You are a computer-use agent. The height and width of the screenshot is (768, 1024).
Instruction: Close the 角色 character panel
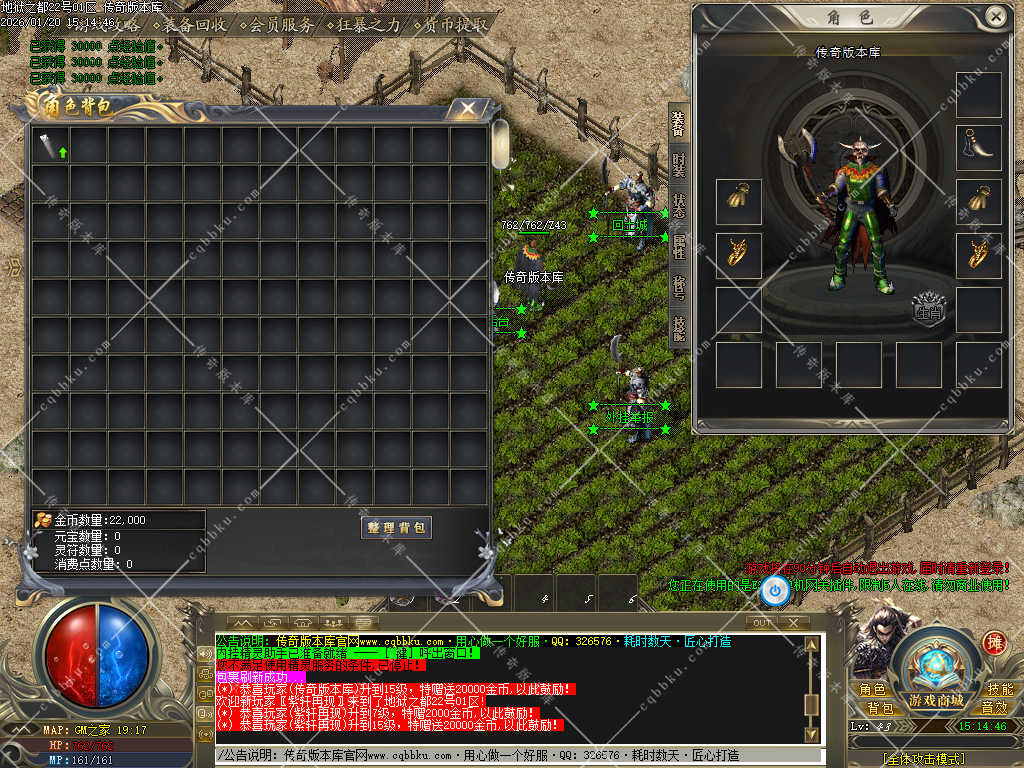[x=995, y=17]
